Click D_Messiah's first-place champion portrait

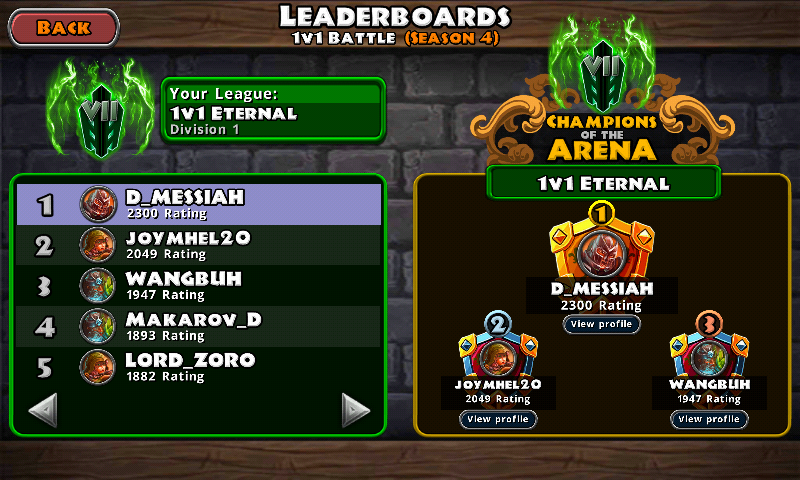(602, 250)
